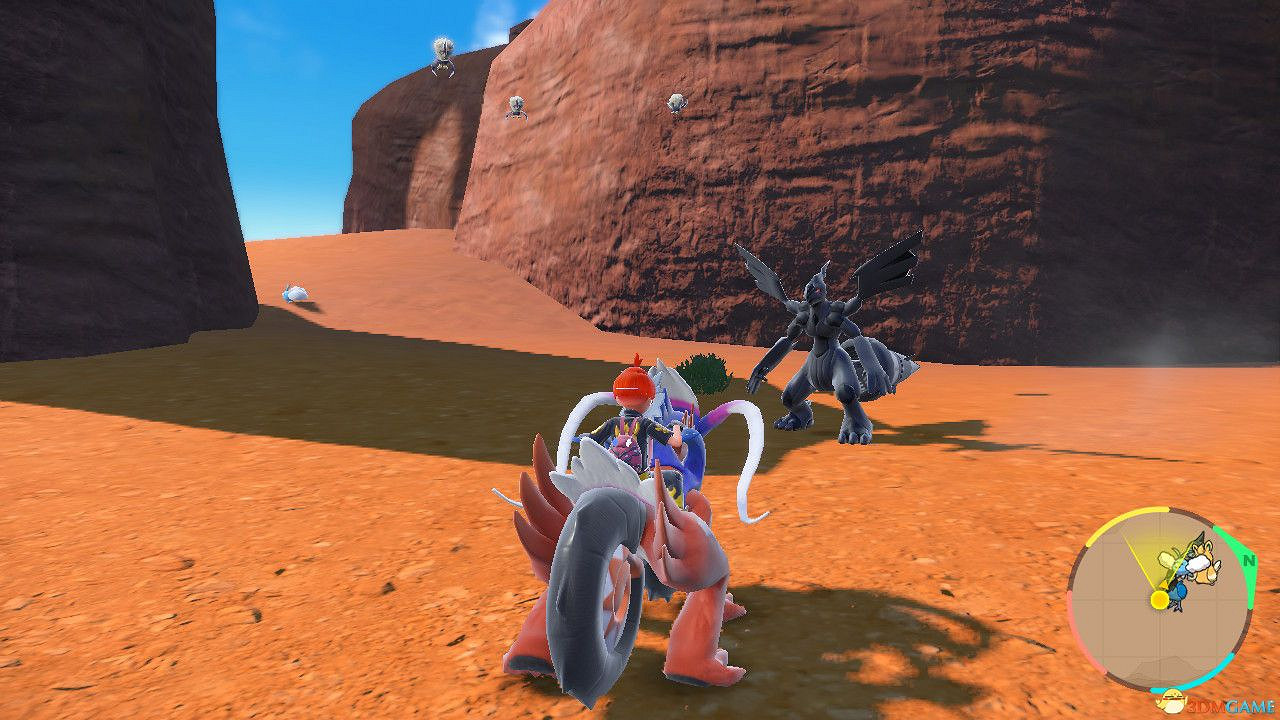
Task: Click the 3DMGAME chick mascot logo
Action: click(1173, 700)
